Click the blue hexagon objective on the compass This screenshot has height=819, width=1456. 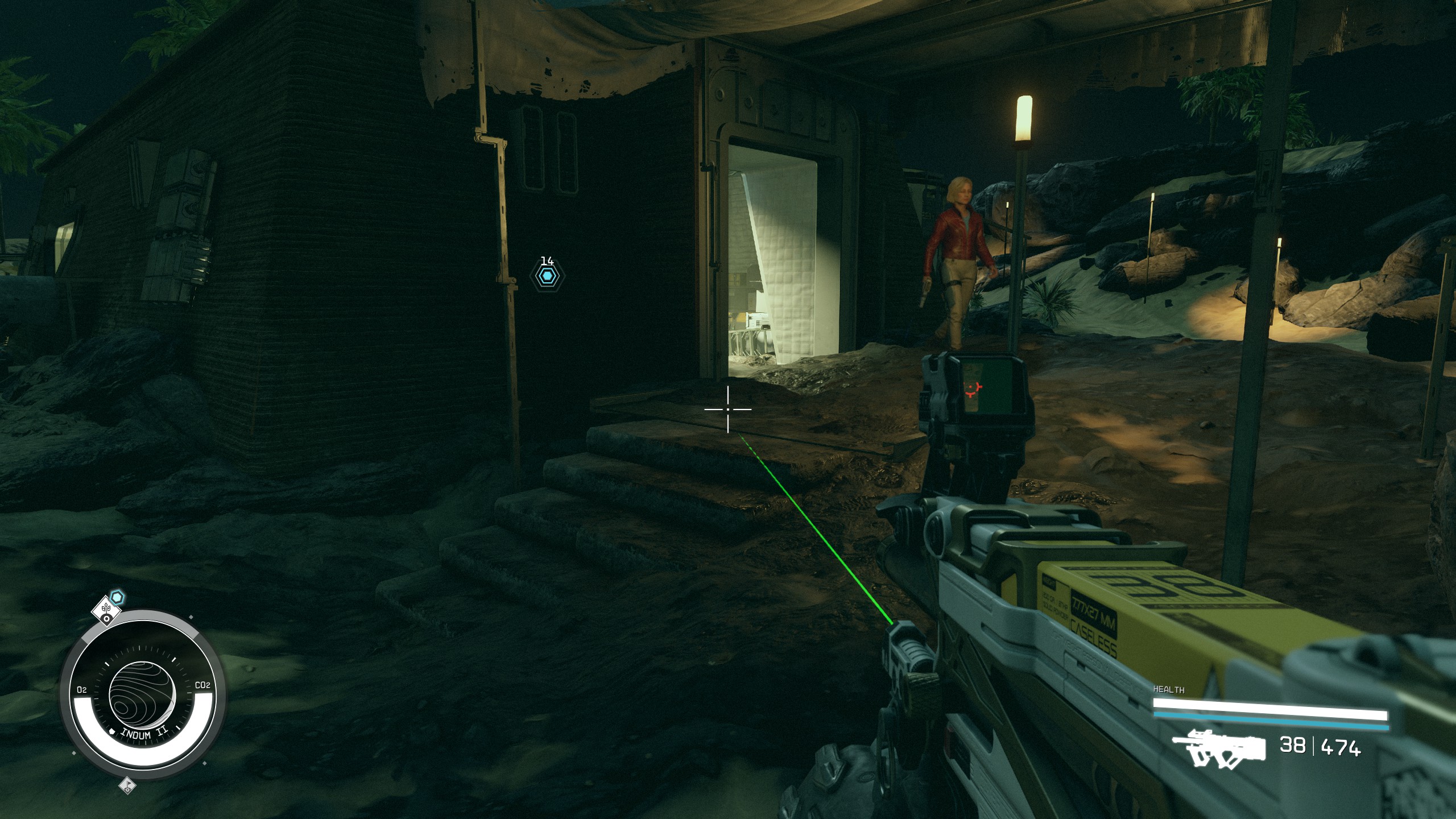(x=117, y=597)
